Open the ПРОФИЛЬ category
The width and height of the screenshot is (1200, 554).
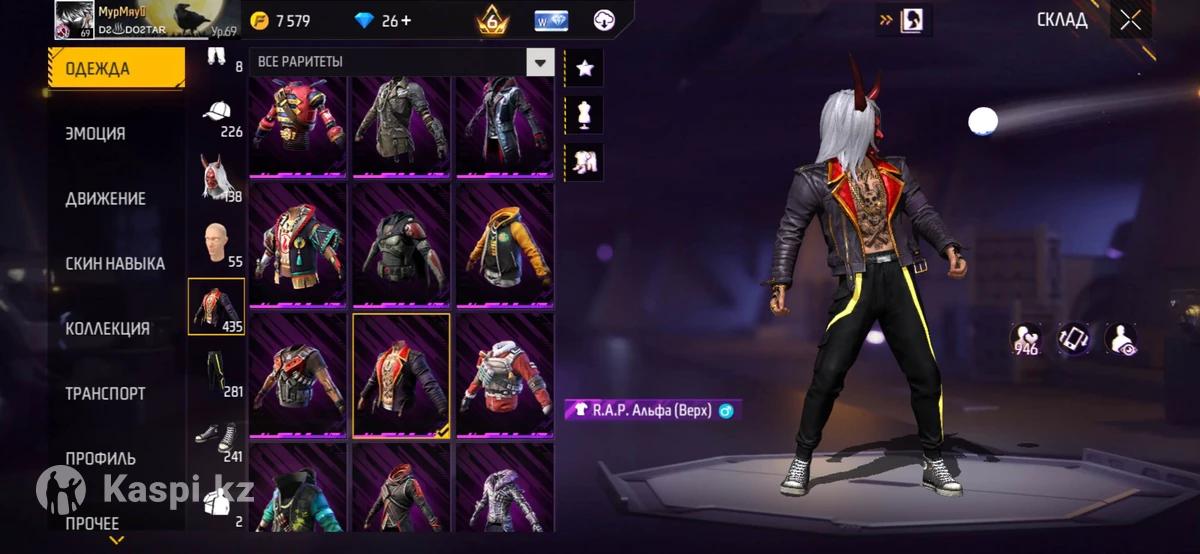(x=100, y=459)
